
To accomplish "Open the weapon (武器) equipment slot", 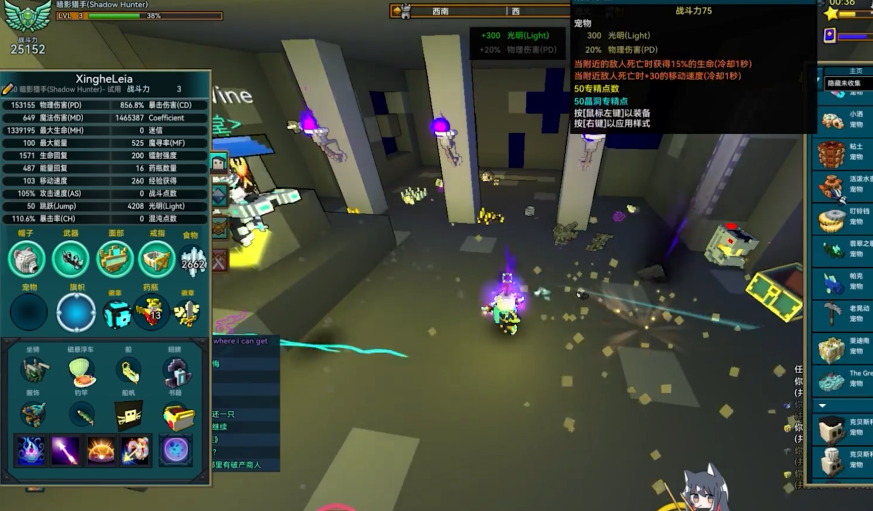I will tap(70, 260).
